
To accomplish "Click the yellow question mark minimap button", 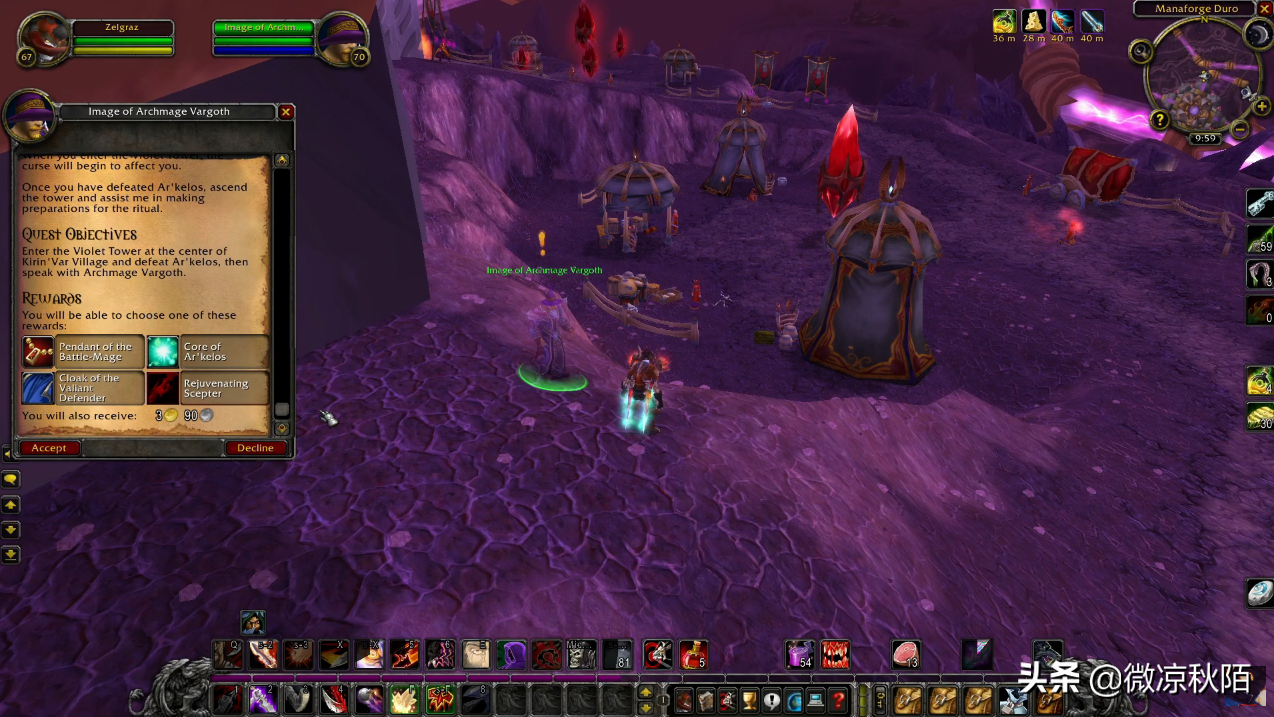I will click(1160, 120).
